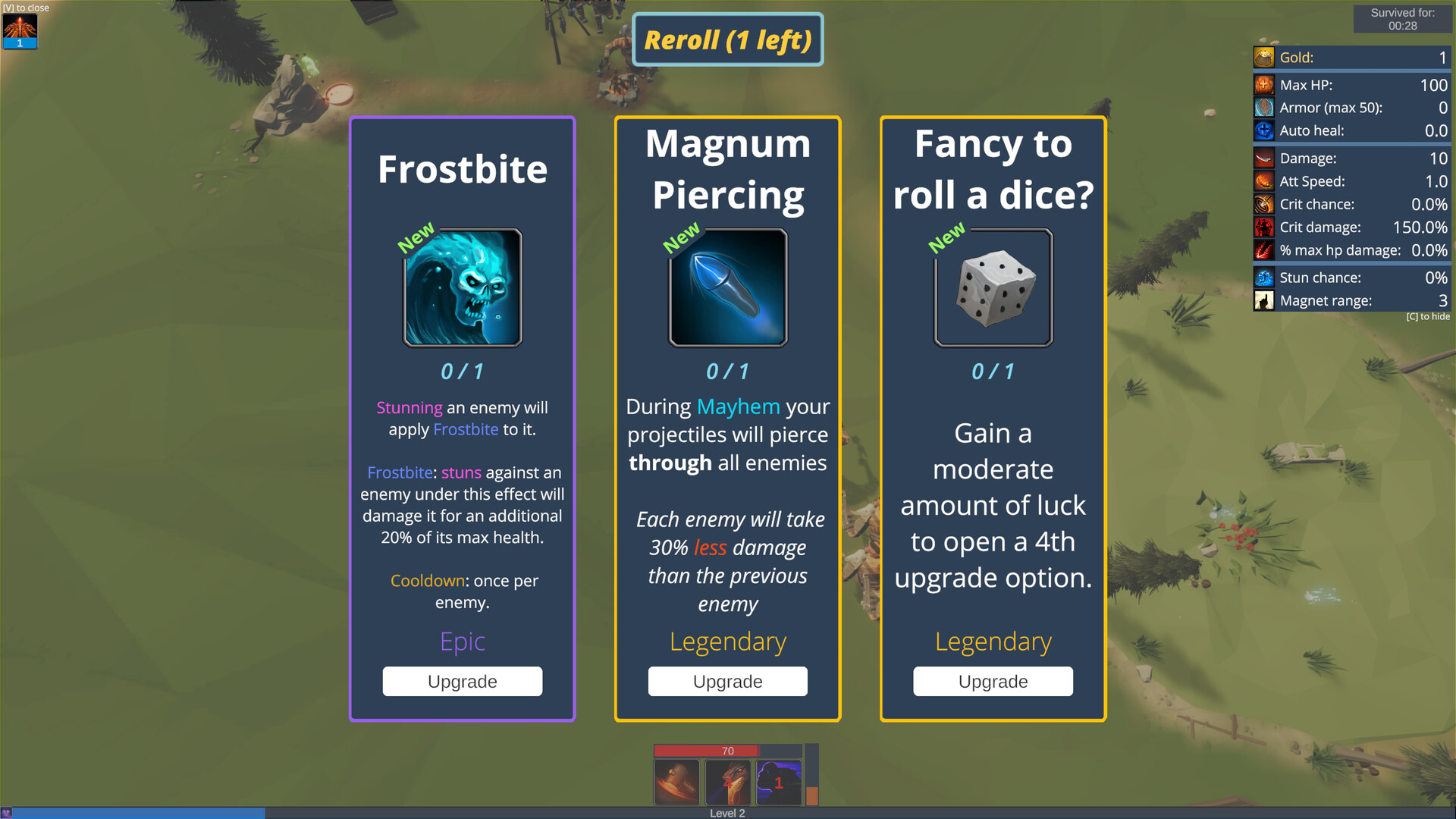Click the Gold pouch icon in stats panel
1456x819 pixels.
click(1263, 57)
